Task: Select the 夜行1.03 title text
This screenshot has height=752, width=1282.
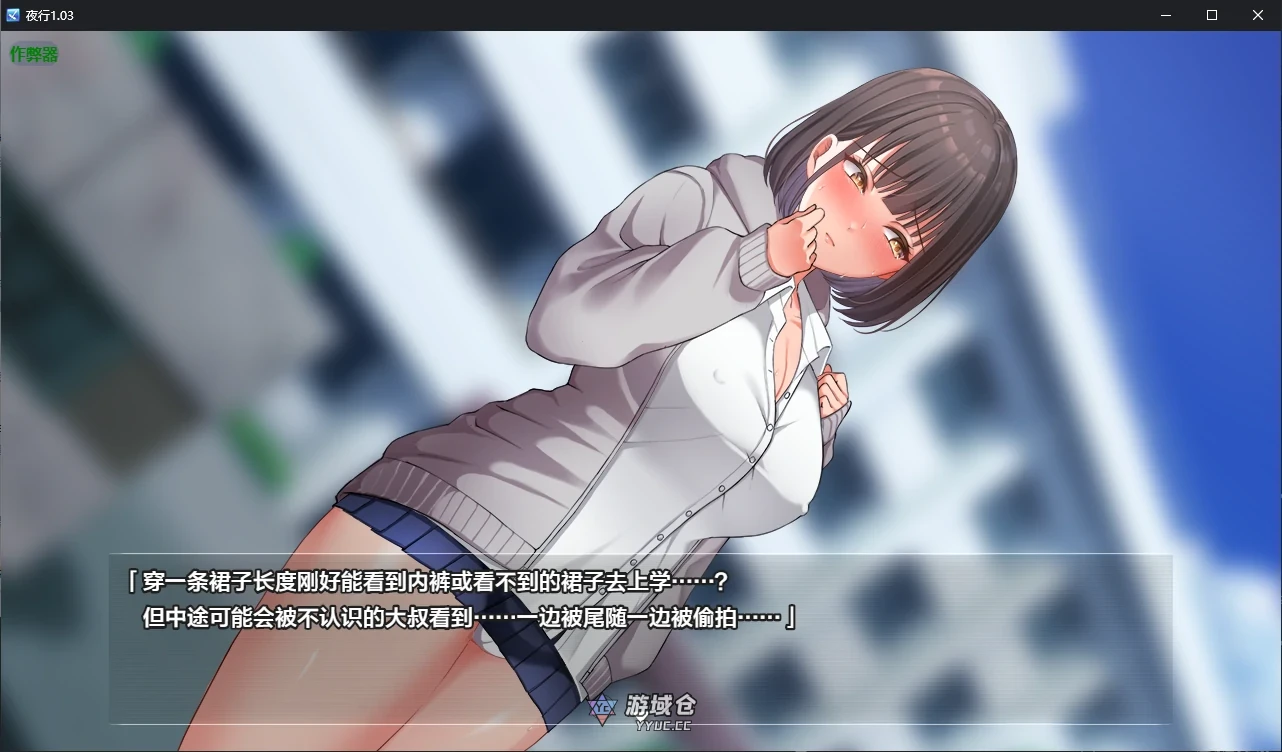Action: click(x=49, y=15)
